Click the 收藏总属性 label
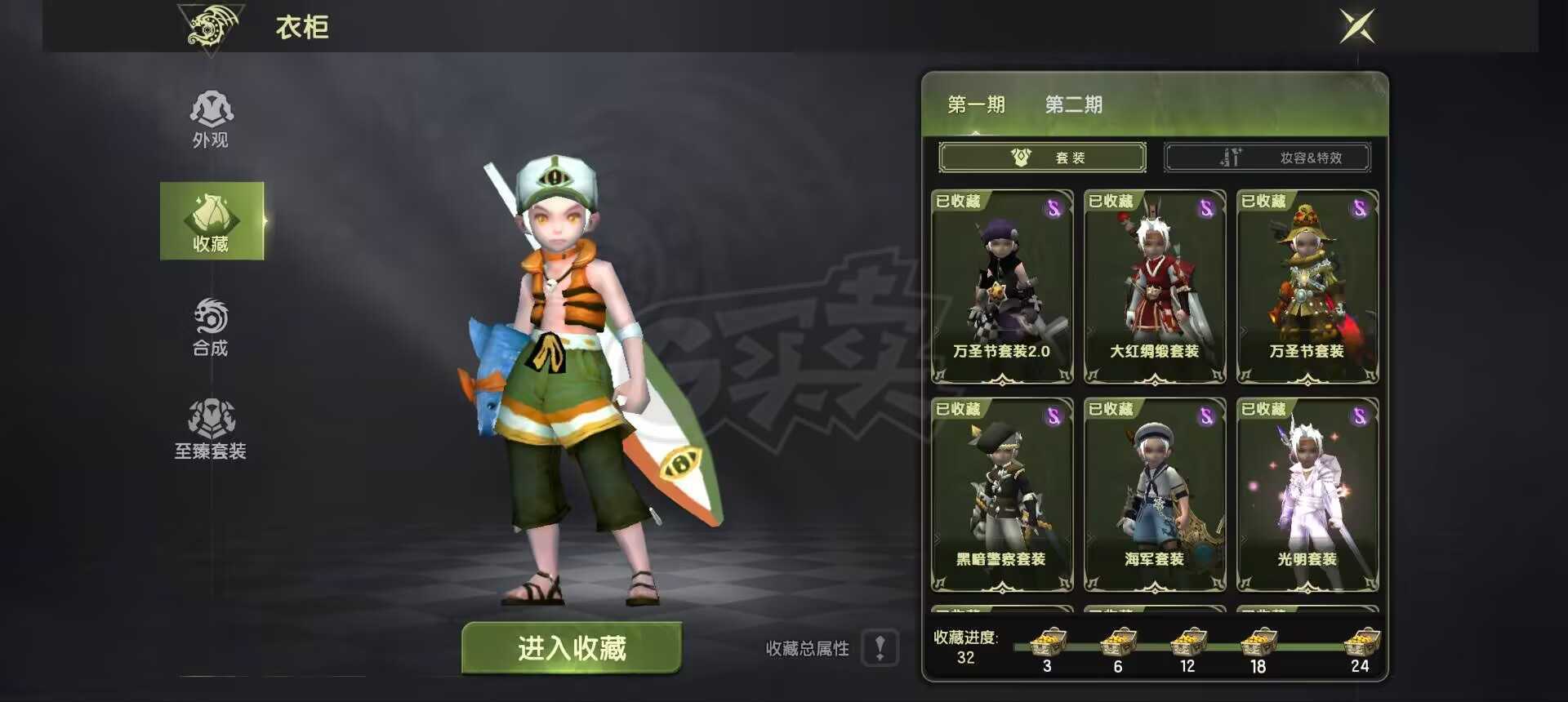Screen dimensions: 1568x702 [x=808, y=649]
